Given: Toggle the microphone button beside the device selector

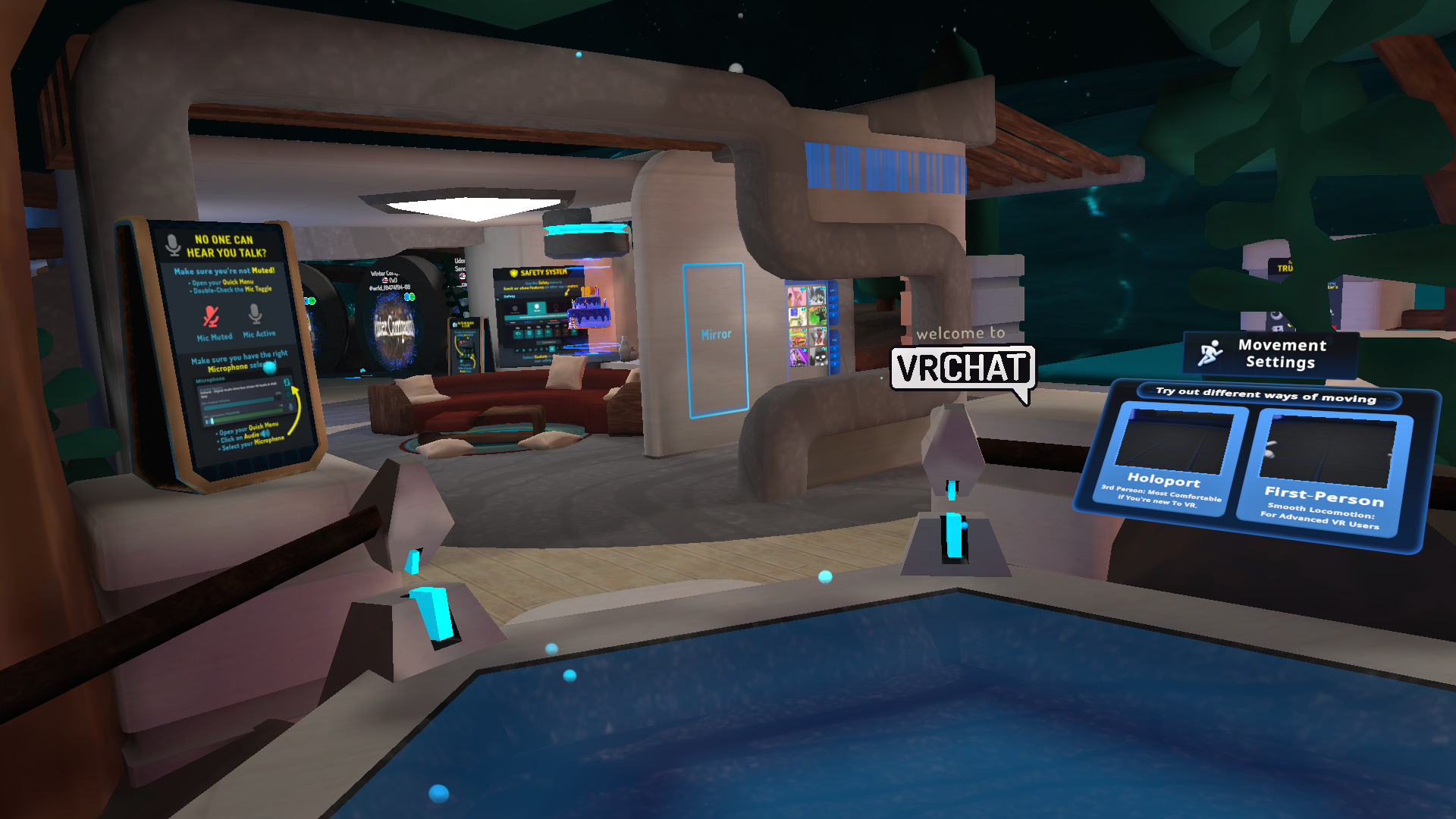Looking at the screenshot, I should coord(287,382).
